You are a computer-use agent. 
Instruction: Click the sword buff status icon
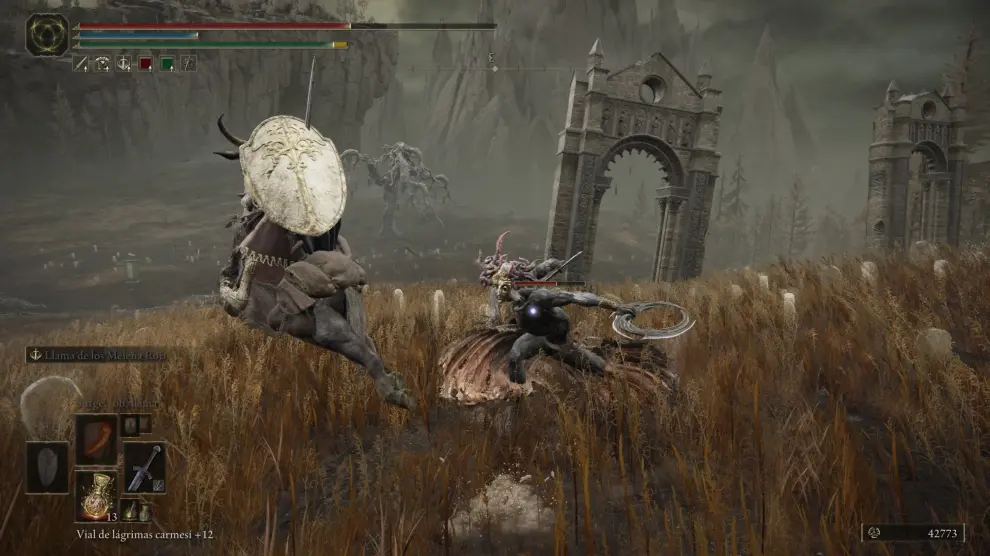coord(81,63)
